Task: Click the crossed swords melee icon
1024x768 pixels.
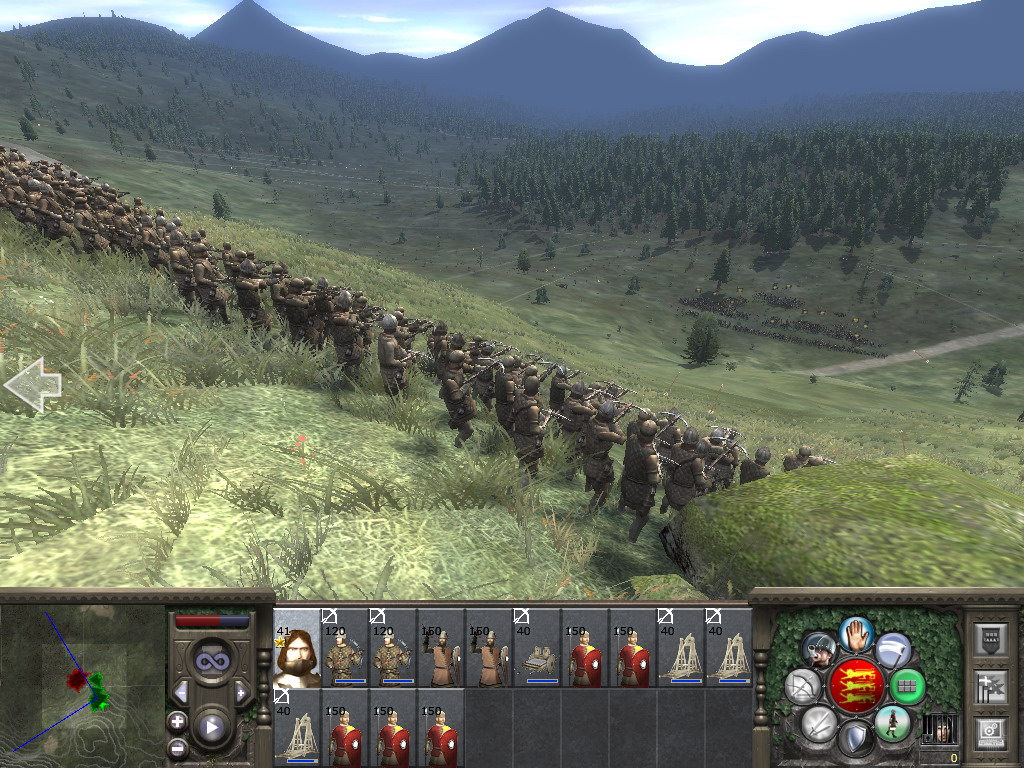Action: coord(818,723)
